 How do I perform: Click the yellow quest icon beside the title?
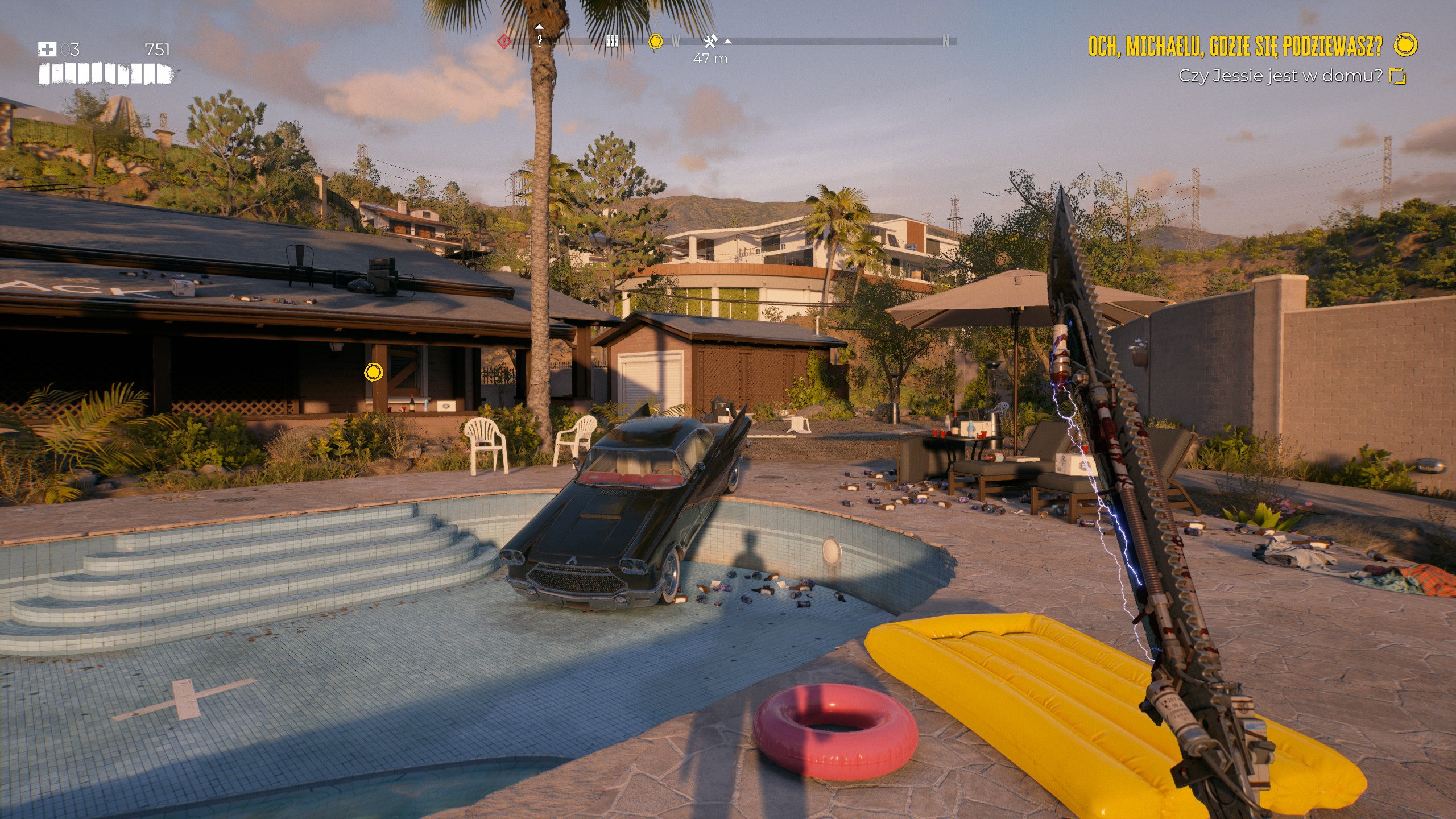(1406, 45)
